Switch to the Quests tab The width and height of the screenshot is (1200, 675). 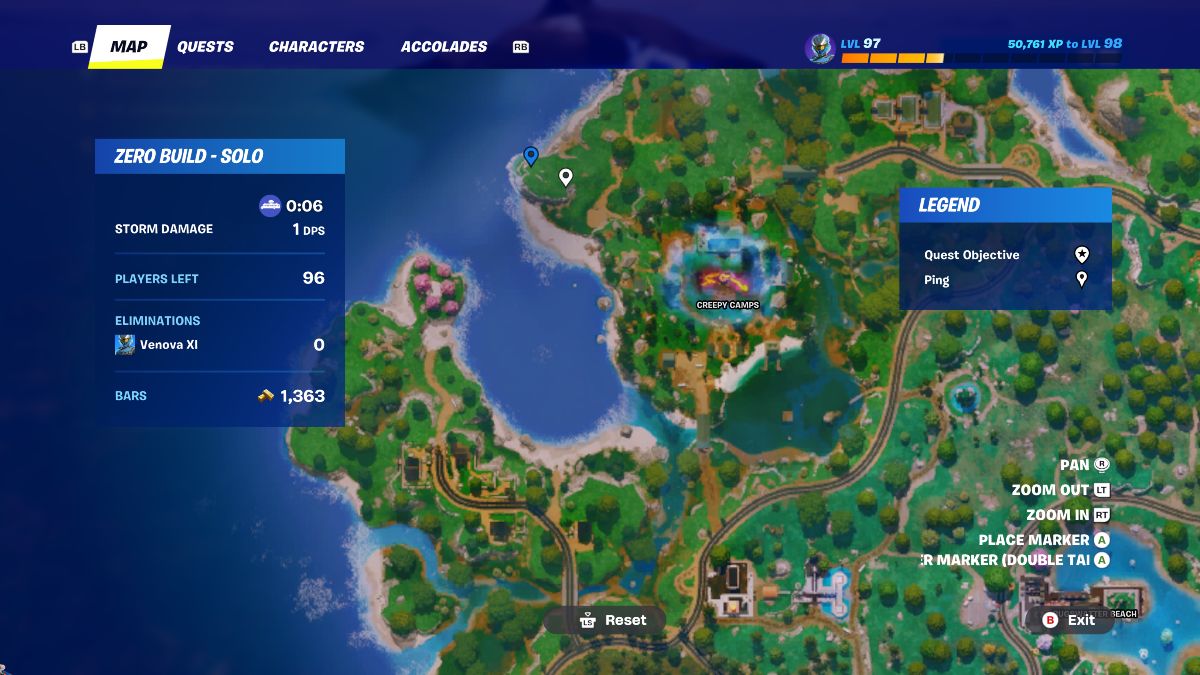205,46
